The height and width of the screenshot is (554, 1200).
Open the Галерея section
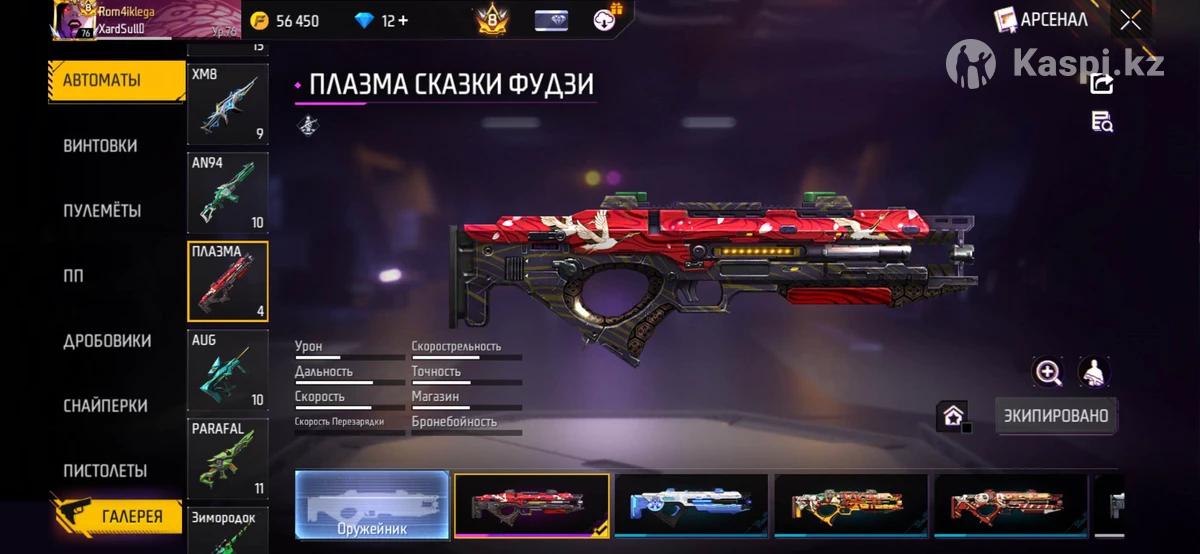[x=117, y=516]
